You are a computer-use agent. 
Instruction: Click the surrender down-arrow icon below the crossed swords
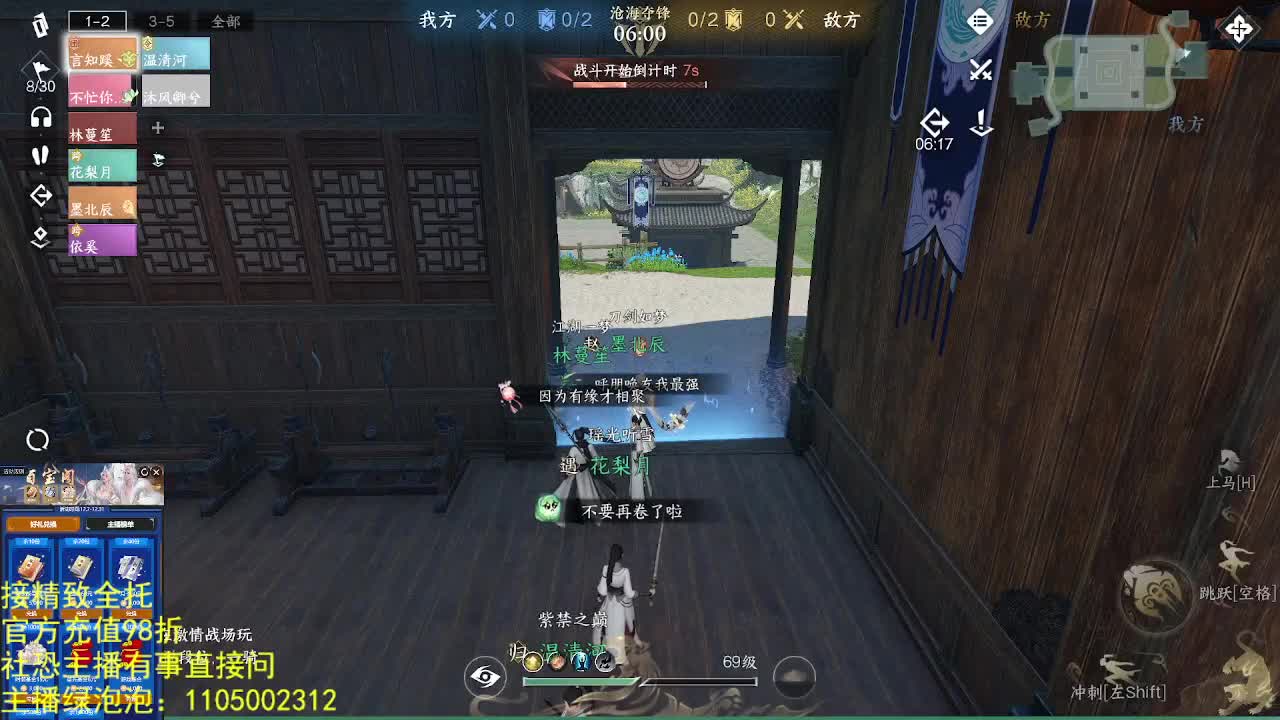[x=981, y=122]
